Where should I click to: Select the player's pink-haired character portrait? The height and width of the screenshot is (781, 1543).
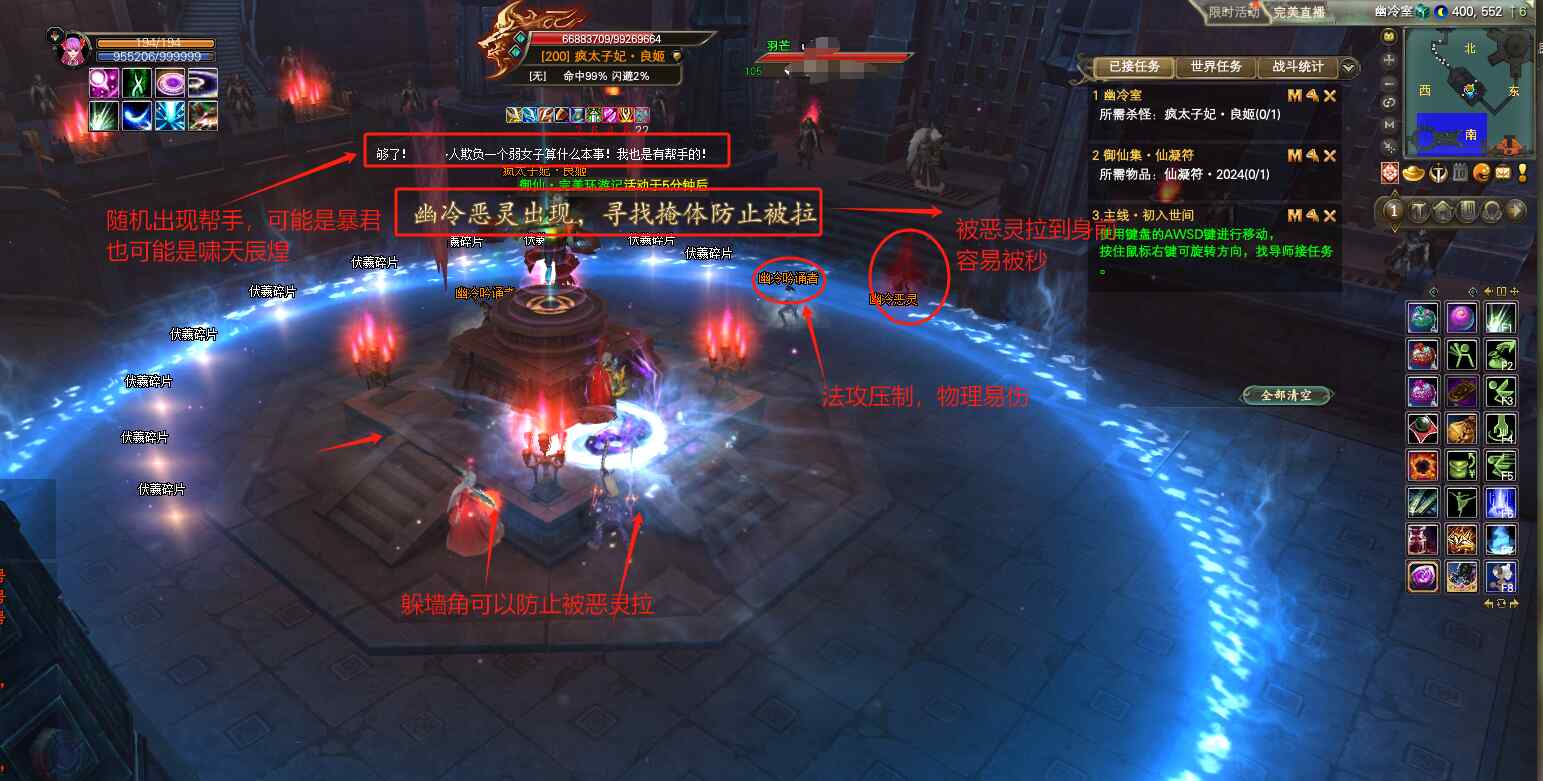72,48
